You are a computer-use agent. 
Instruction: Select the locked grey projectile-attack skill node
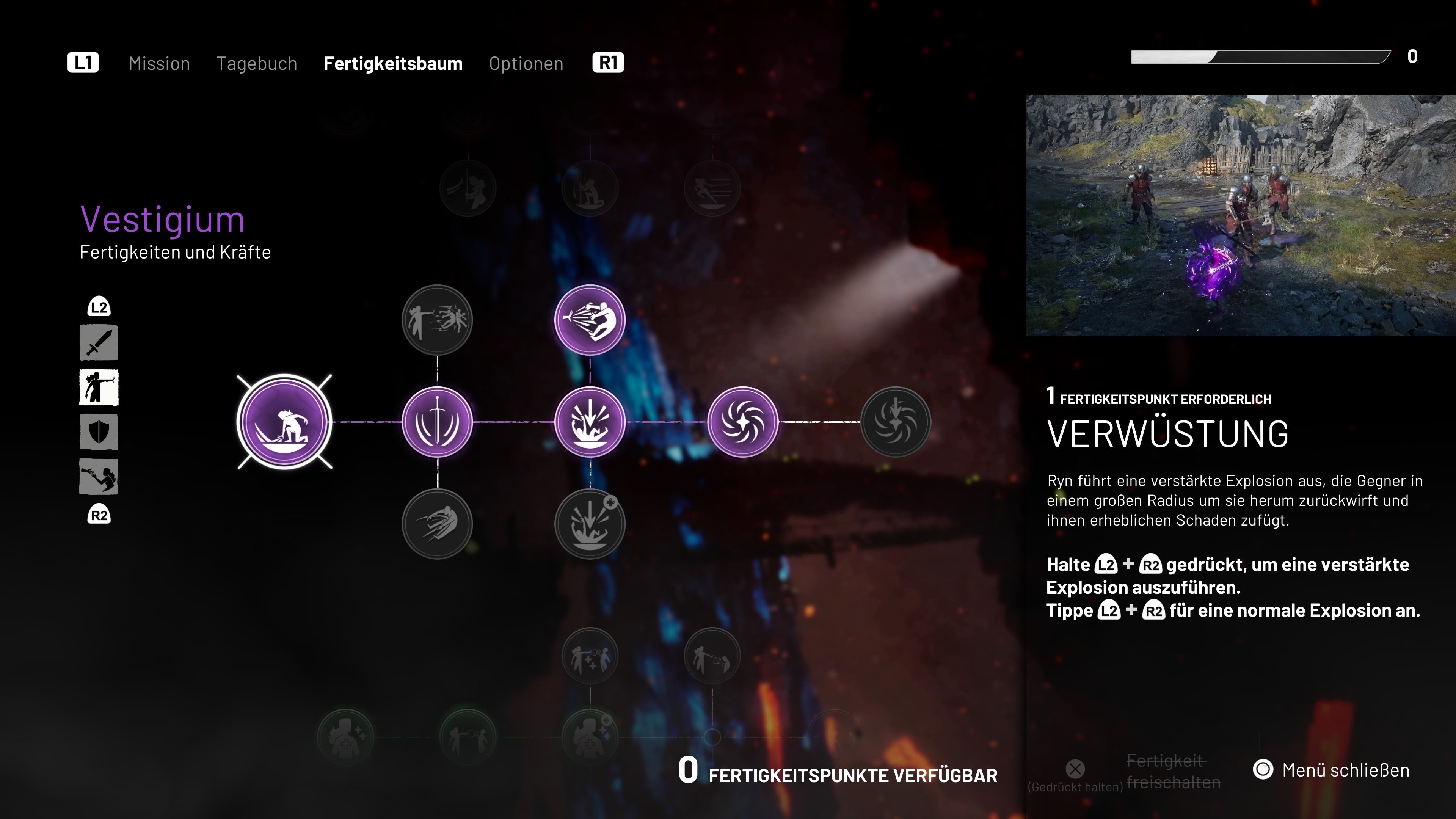click(437, 320)
